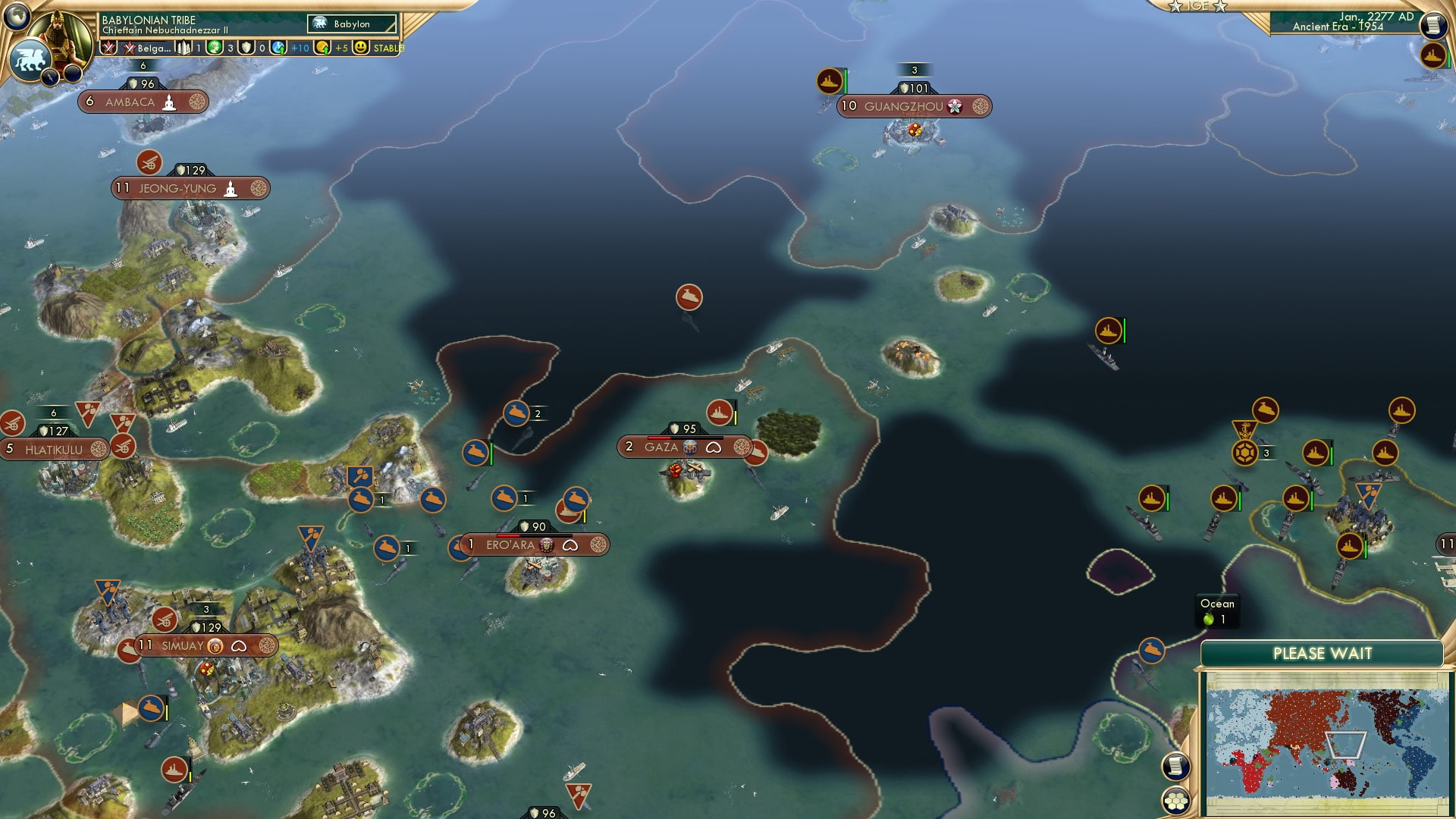Click the gold coin icon showing +10
Viewport: 1456px width, 819px height.
pos(321,49)
